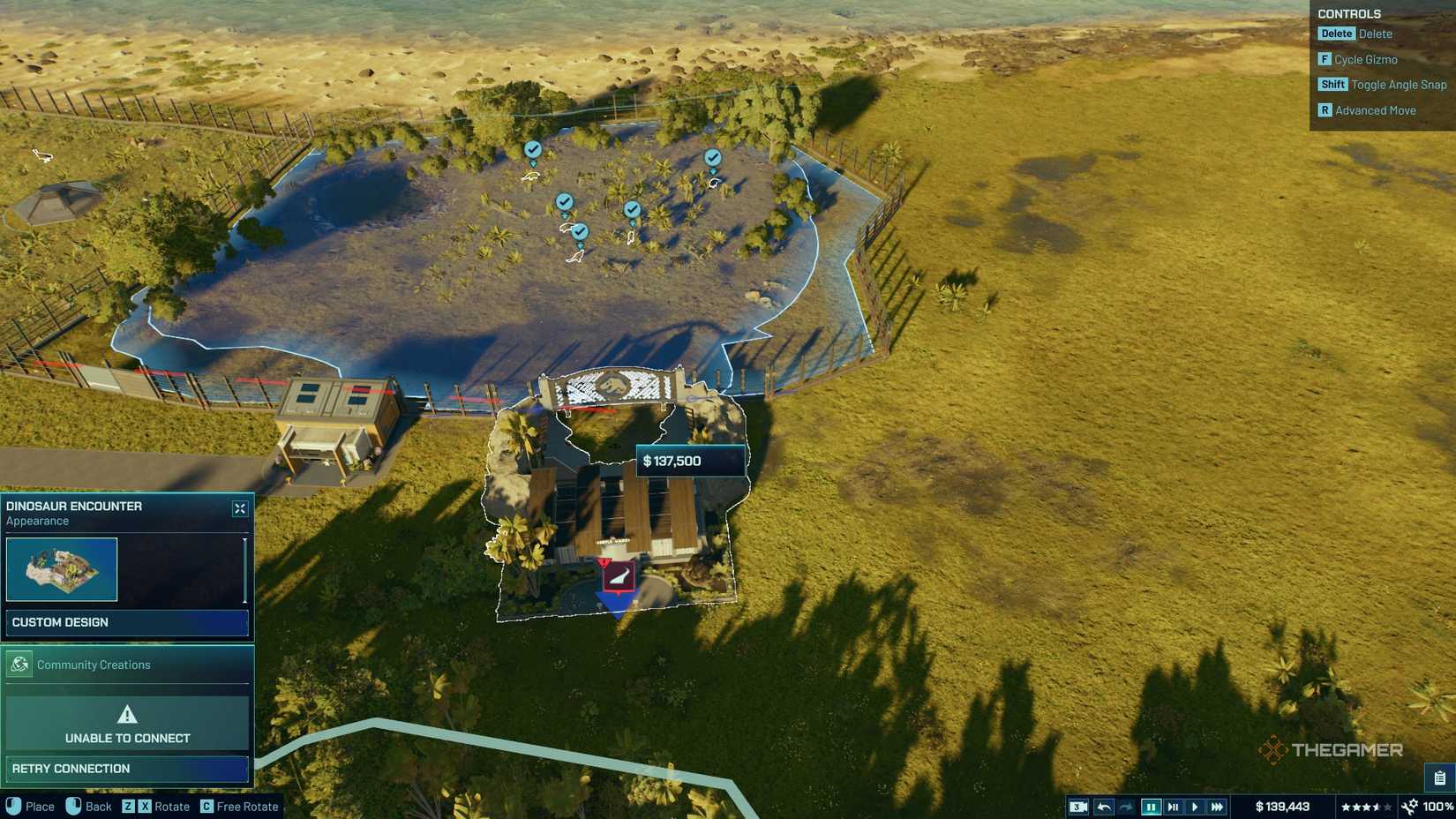
Task: Pause the game simulation
Action: [x=1152, y=806]
